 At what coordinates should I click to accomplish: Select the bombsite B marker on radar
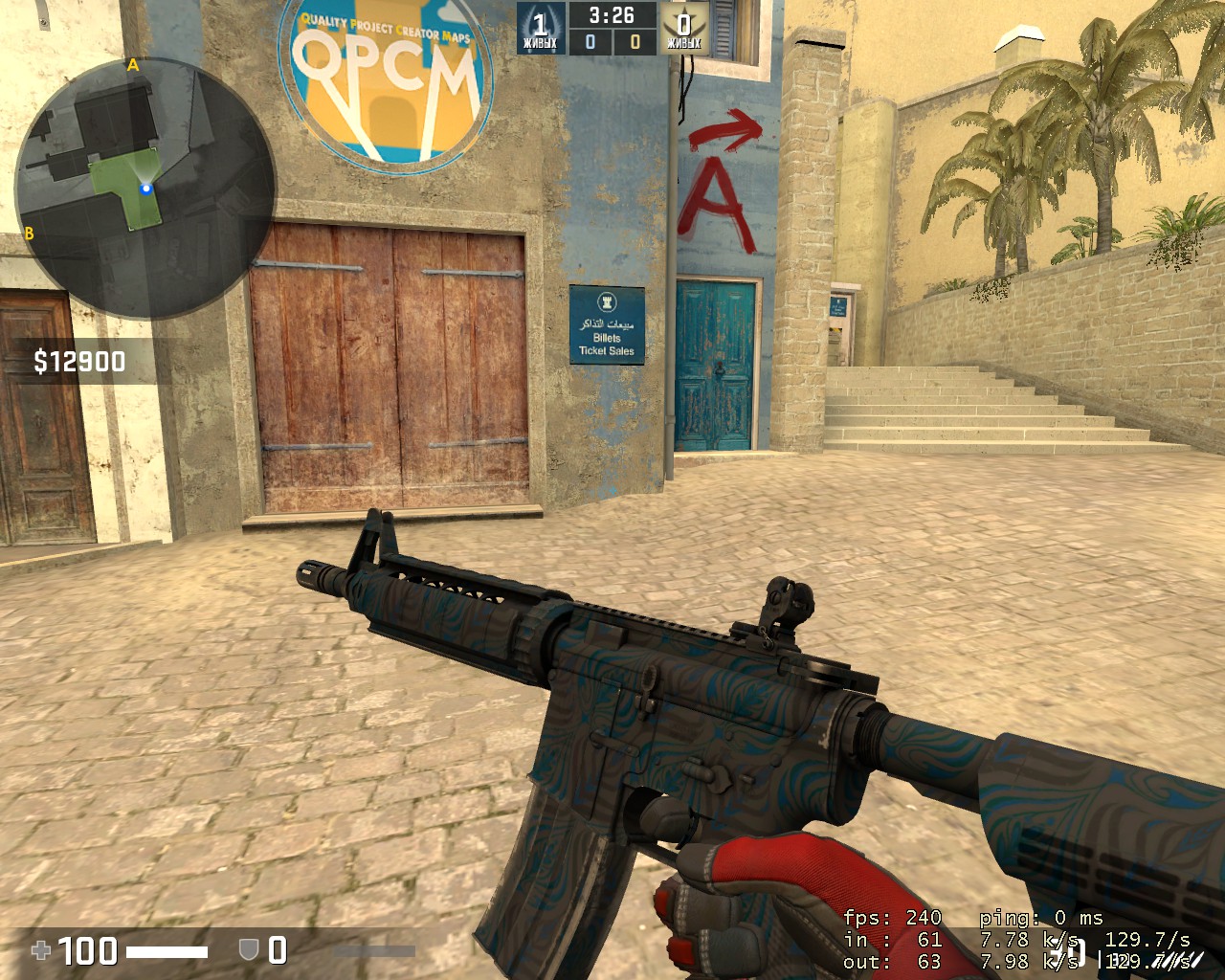tap(29, 233)
